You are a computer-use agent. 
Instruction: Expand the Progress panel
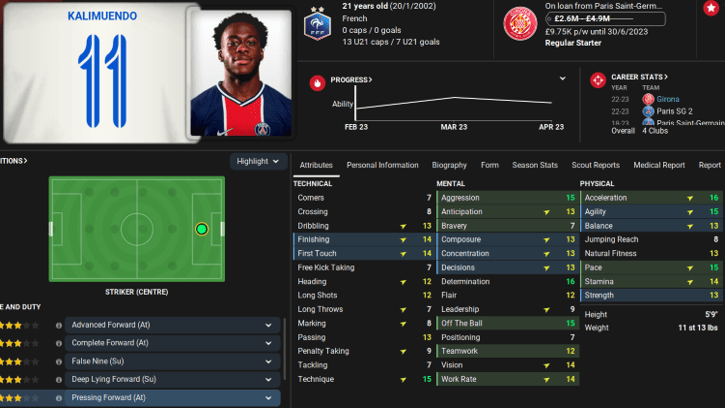[x=351, y=79]
